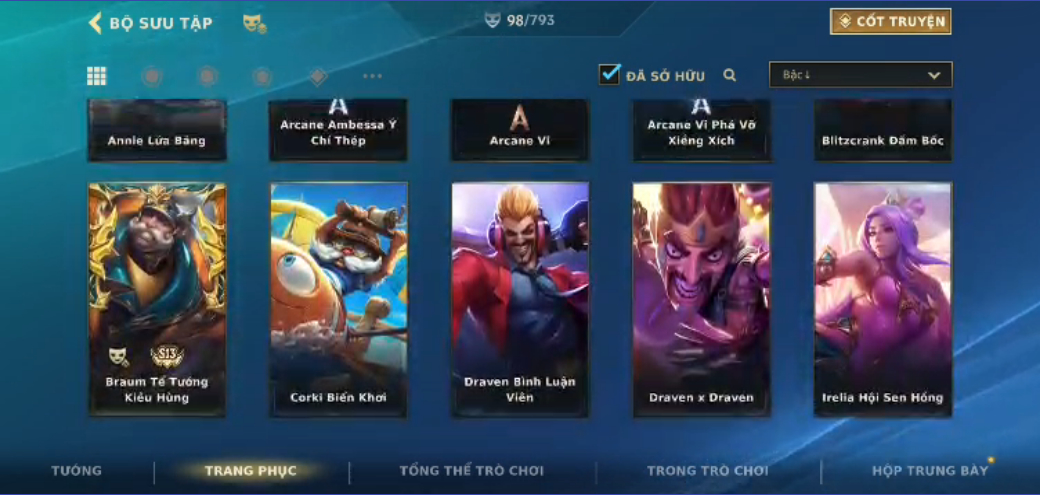1040x495 pixels.
Task: Open the Cốt Truyện button
Action: [890, 21]
